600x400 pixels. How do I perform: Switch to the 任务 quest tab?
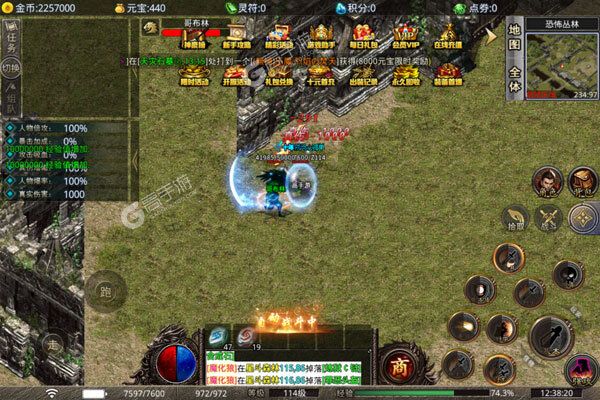pos(11,36)
